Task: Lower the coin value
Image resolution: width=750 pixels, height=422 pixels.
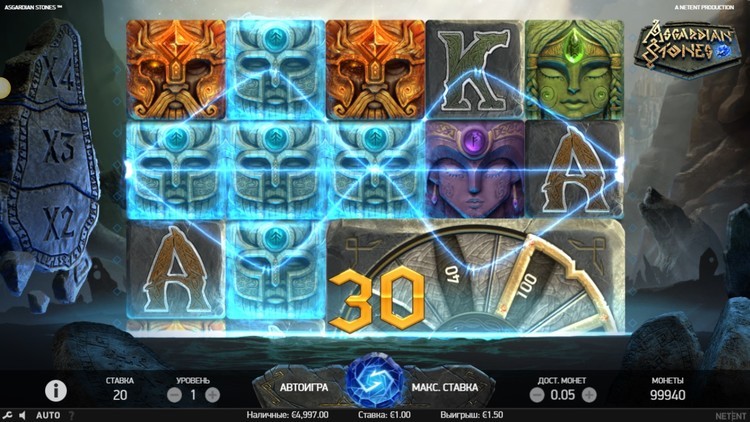Action: pos(536,395)
